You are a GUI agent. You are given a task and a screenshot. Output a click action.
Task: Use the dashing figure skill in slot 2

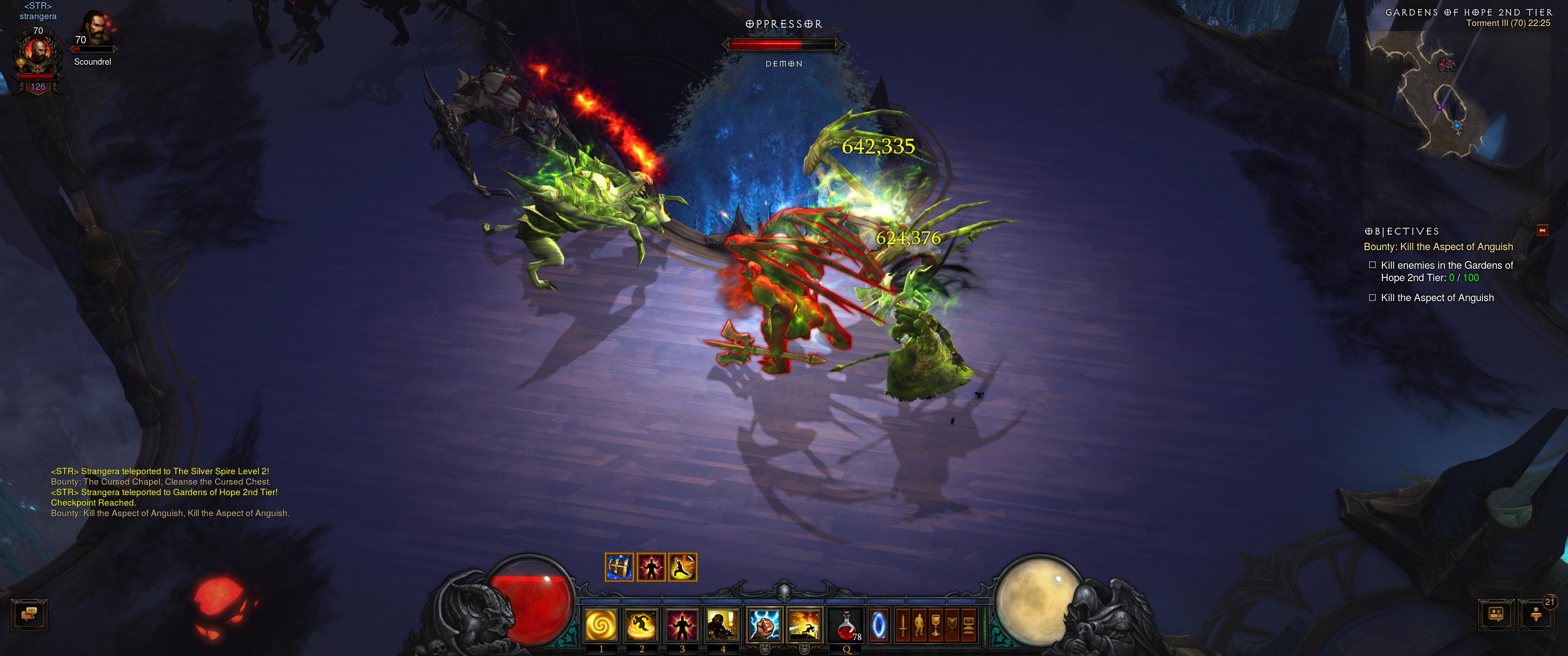coord(642,625)
